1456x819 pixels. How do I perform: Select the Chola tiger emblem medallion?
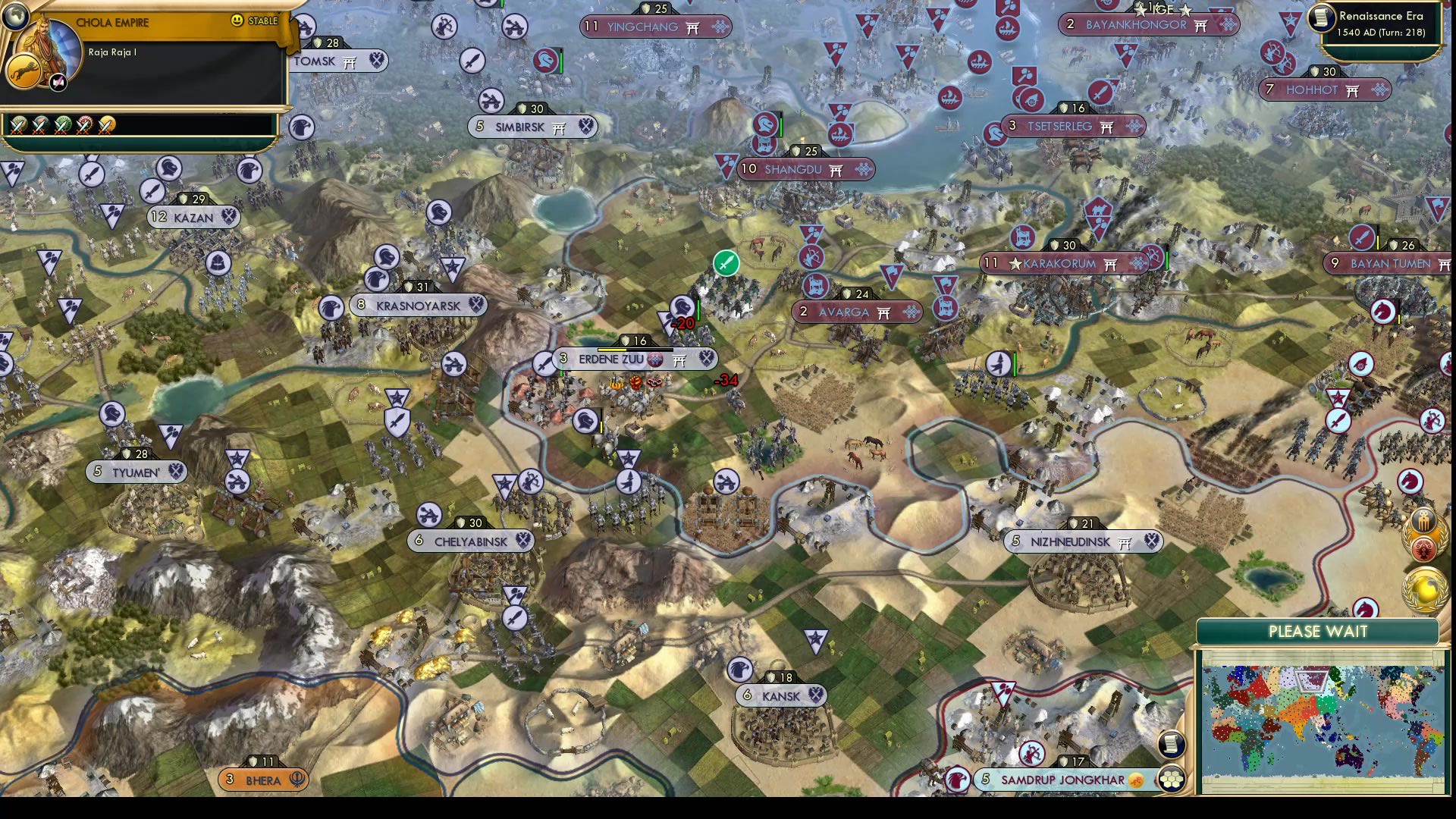(25, 71)
